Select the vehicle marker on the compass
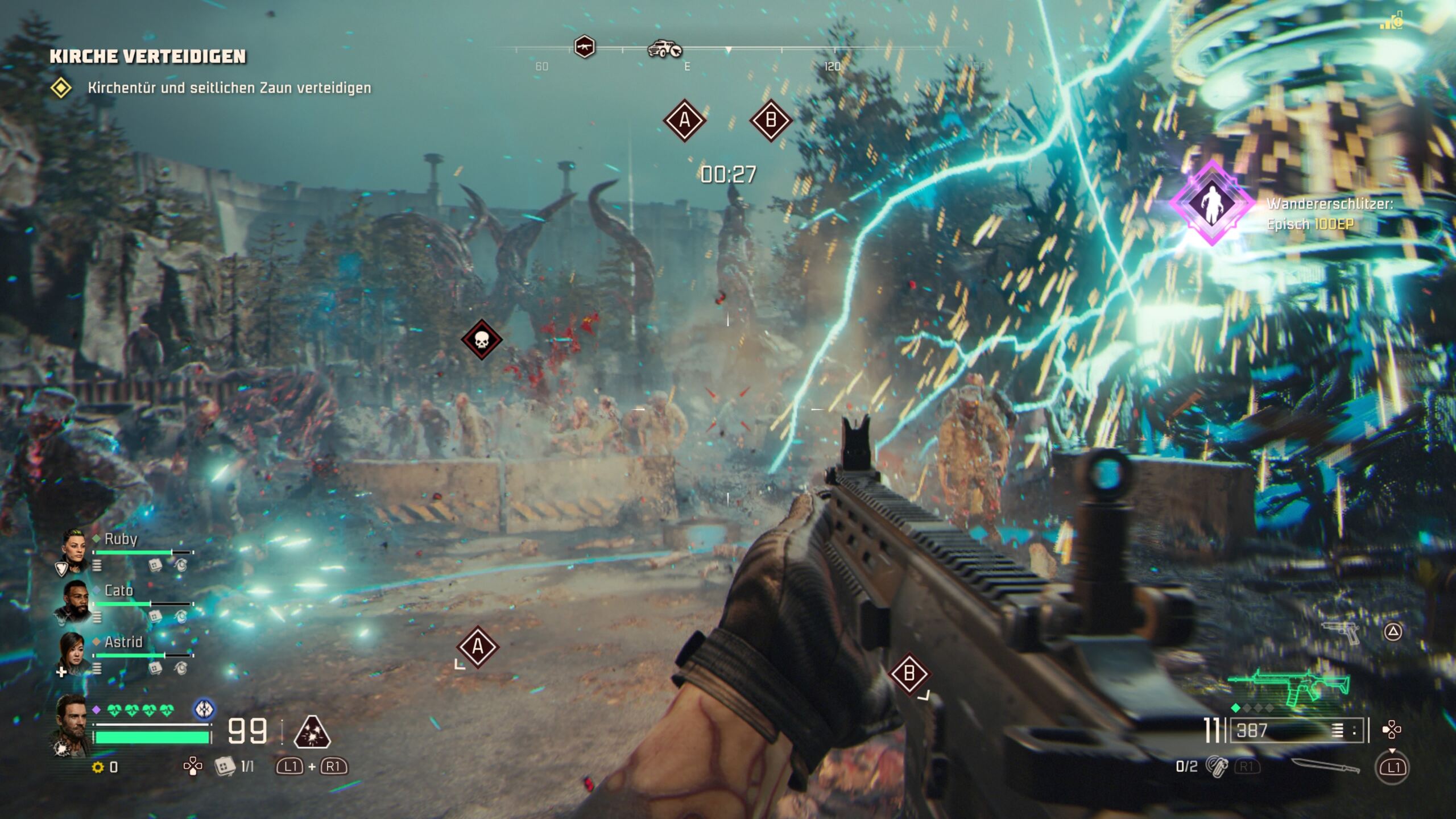This screenshot has width=1456, height=819. pyautogui.click(x=664, y=49)
